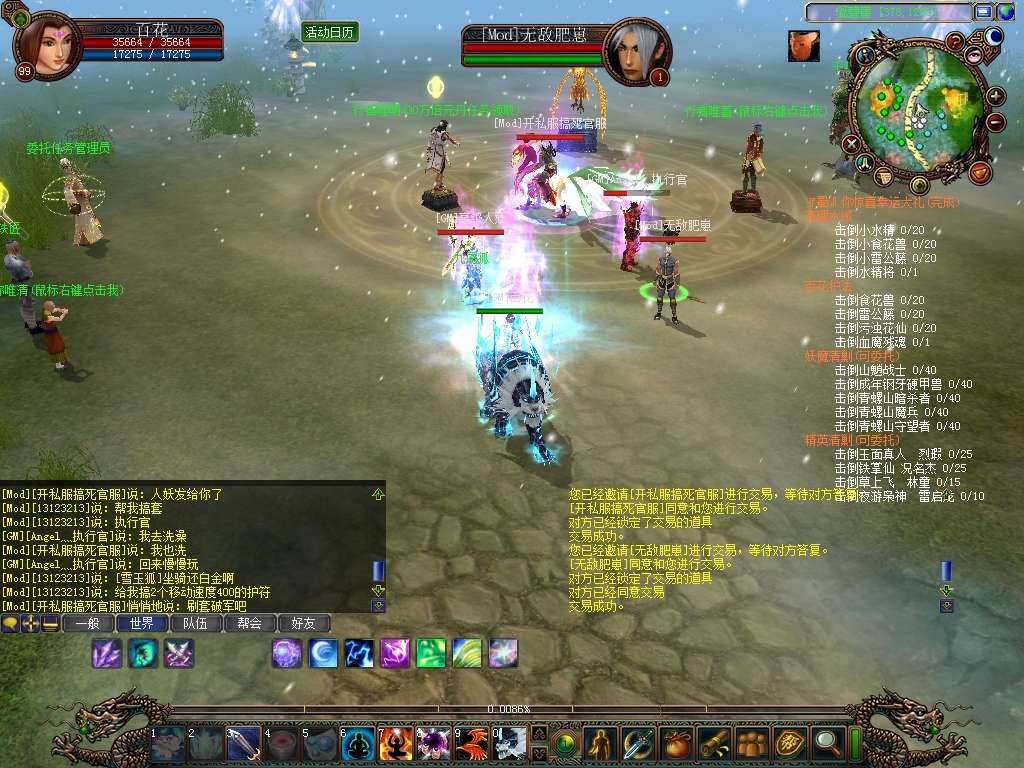
Task: Select the blue crescent moon buff icon
Action: (x=323, y=653)
